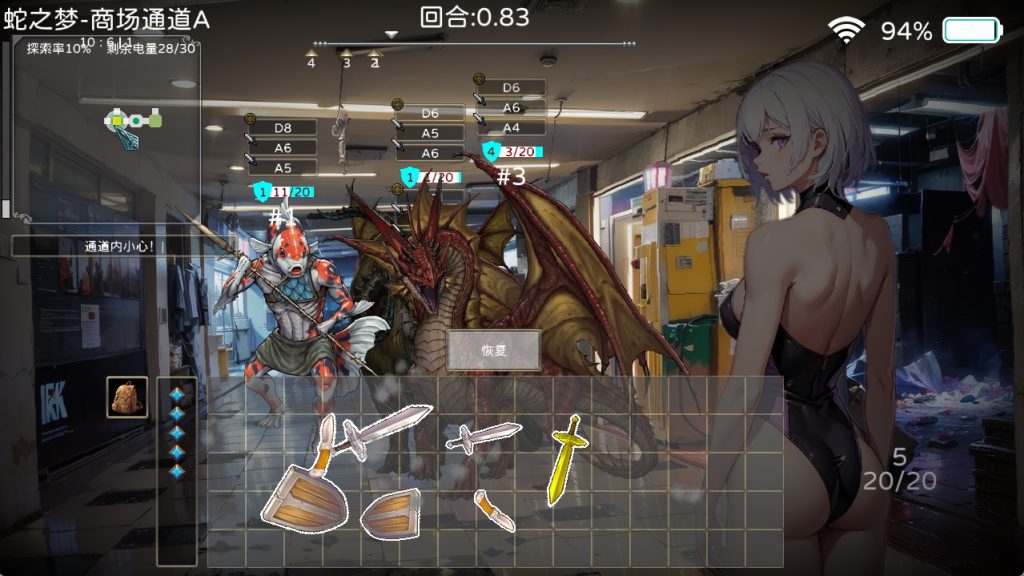Select enemy #1's D8 action row
Viewport: 1024px width, 576px height.
pyautogui.click(x=282, y=128)
